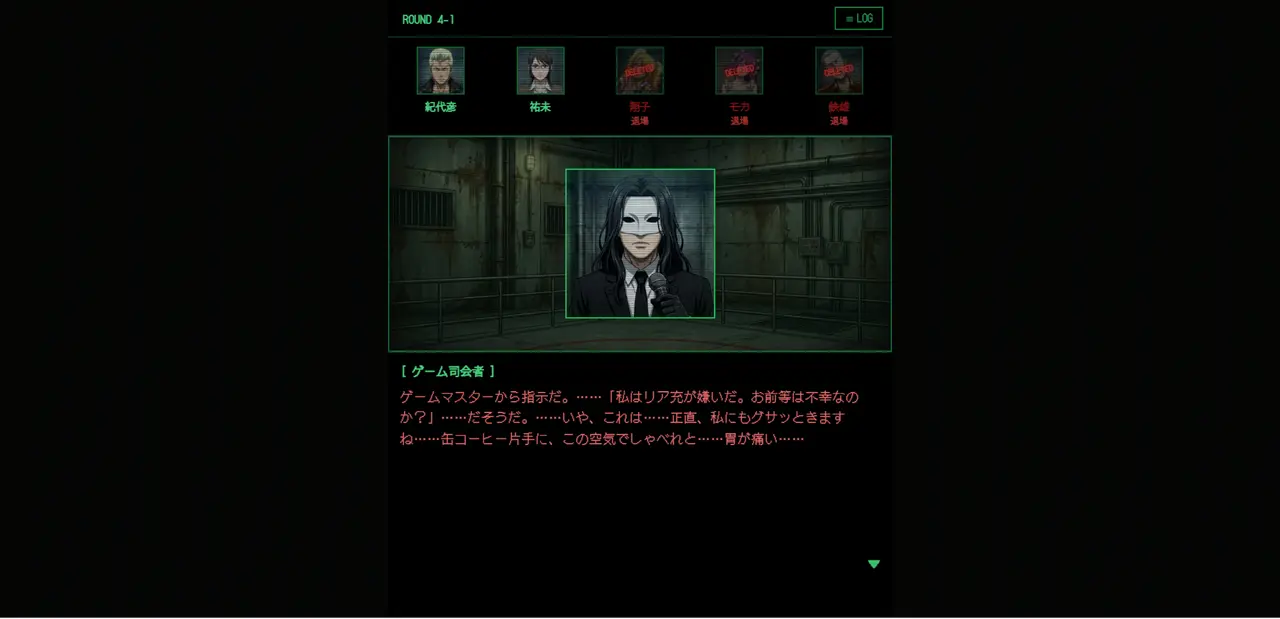
Task: Click eliminated 翔子's deleted portrait
Action: pyautogui.click(x=639, y=71)
